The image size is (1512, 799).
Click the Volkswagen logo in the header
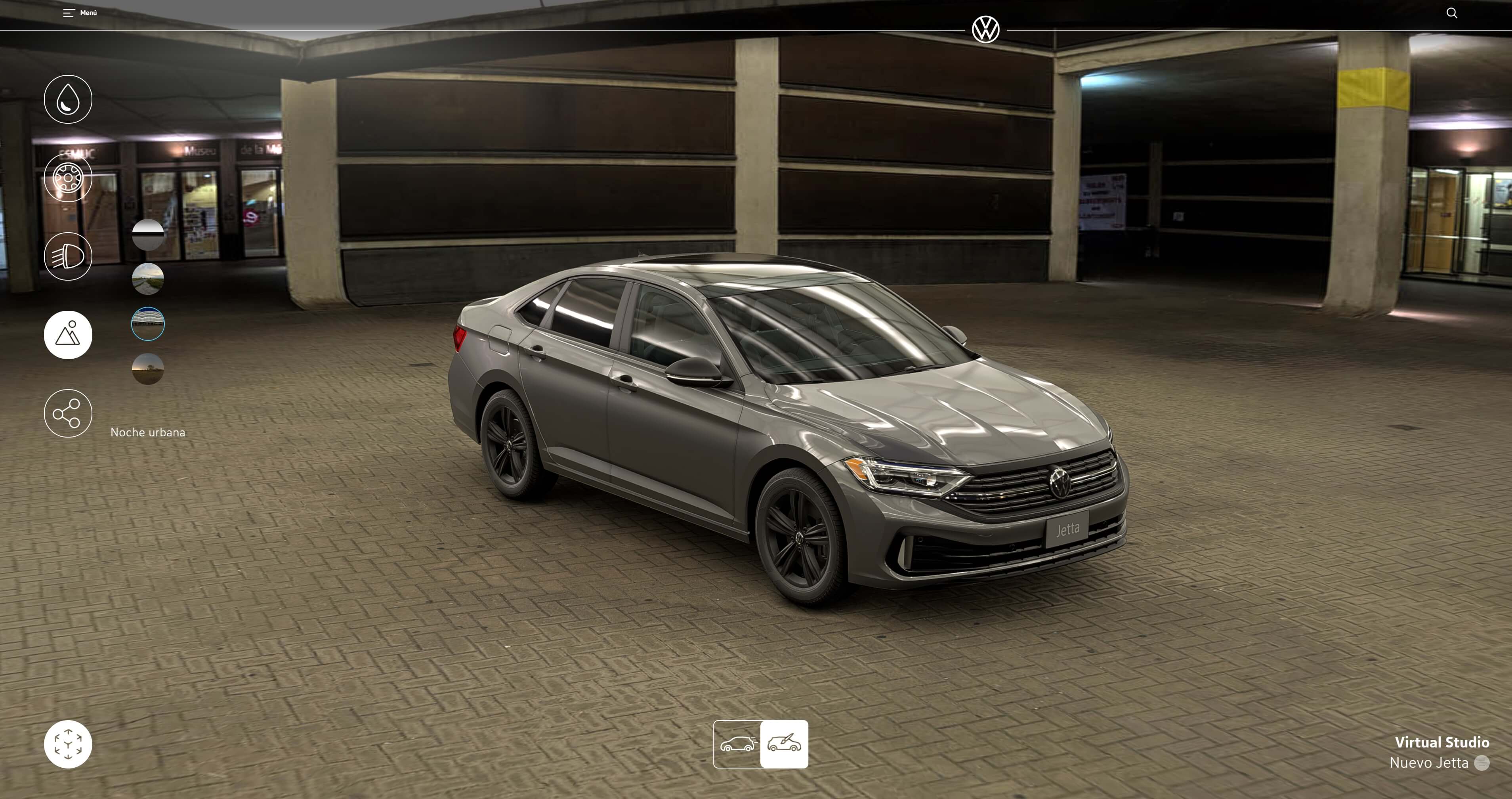click(x=985, y=29)
